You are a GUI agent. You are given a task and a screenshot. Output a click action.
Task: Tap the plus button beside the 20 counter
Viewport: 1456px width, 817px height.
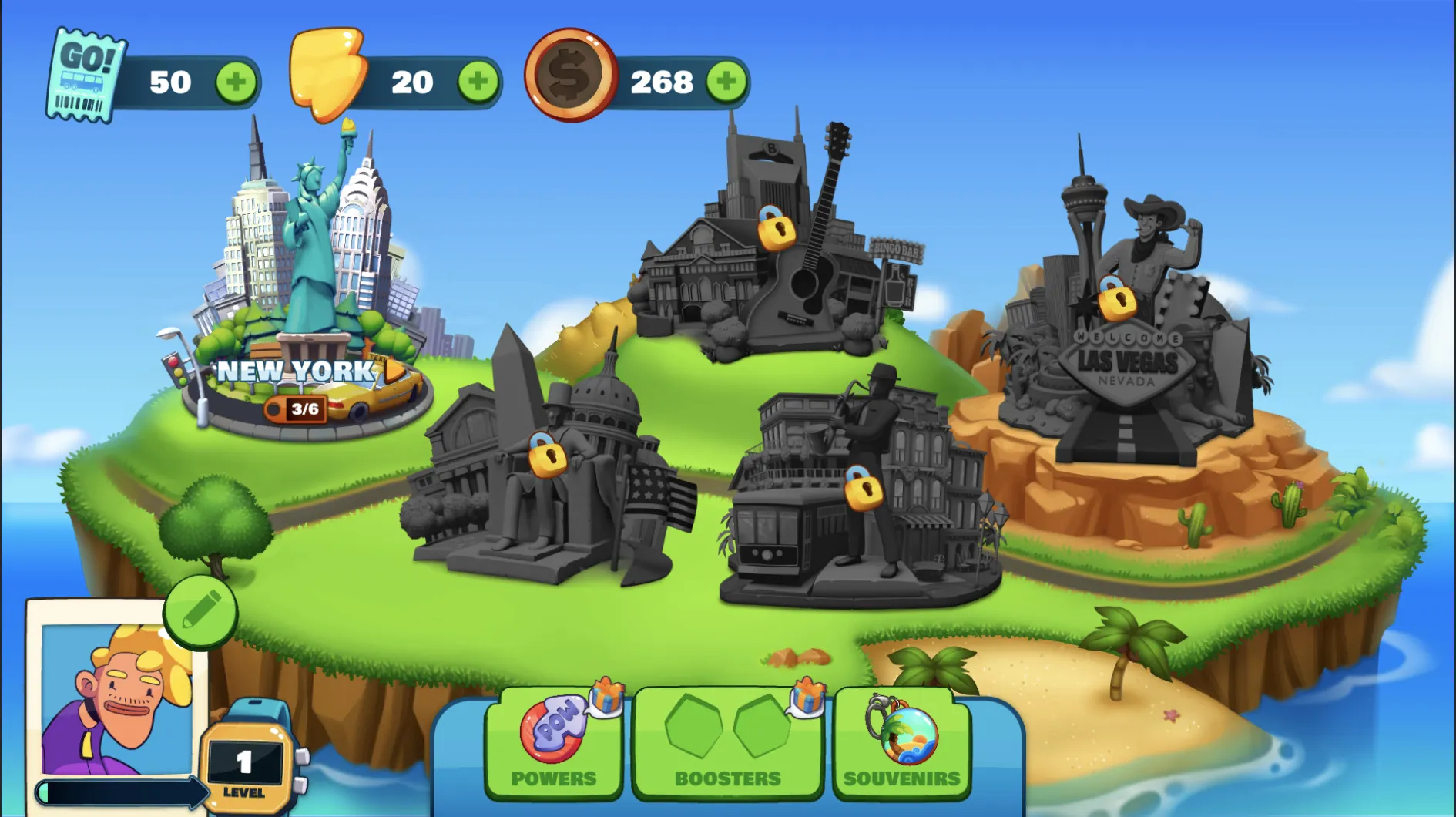[x=478, y=82]
